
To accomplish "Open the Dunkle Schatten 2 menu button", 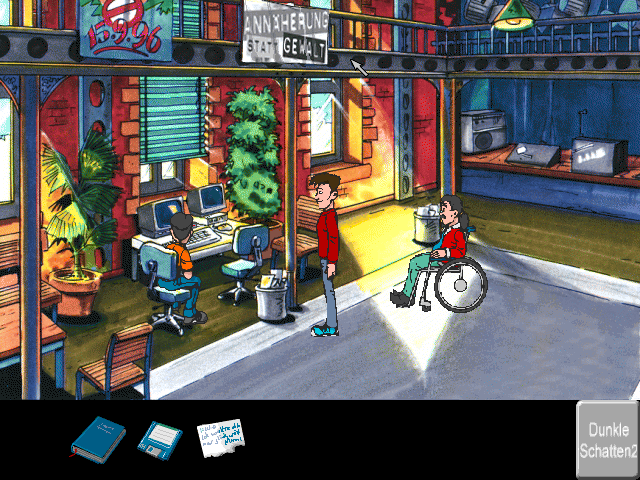I will 607,441.
